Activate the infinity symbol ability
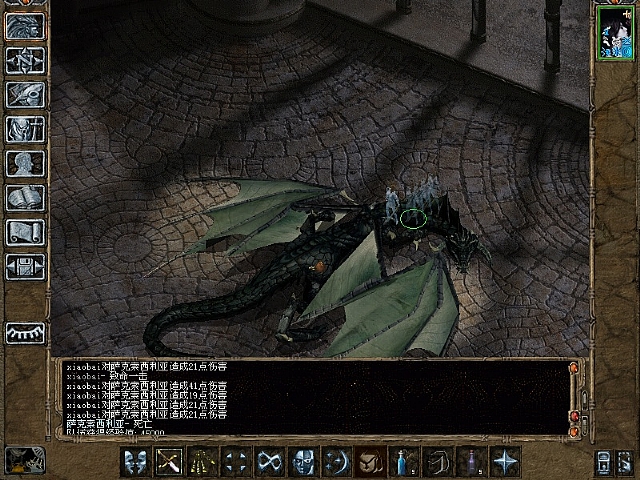 pyautogui.click(x=270, y=462)
